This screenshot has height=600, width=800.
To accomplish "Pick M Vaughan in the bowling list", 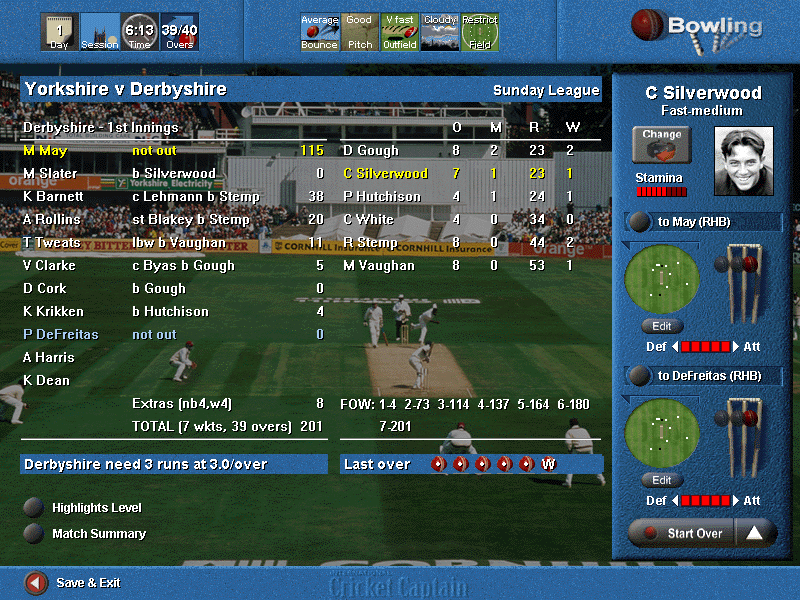I will (378, 265).
